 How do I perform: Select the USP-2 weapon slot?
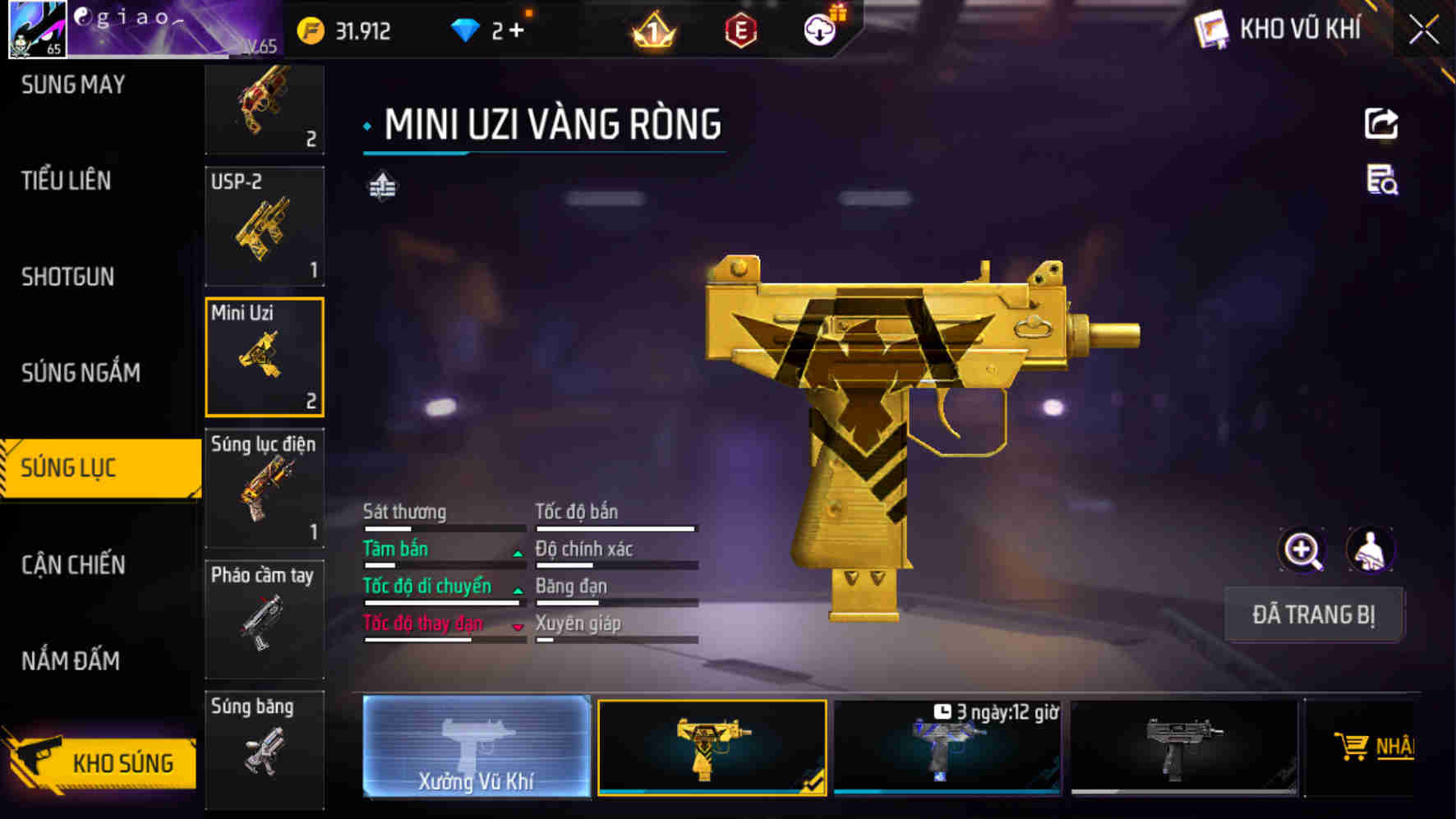264,227
